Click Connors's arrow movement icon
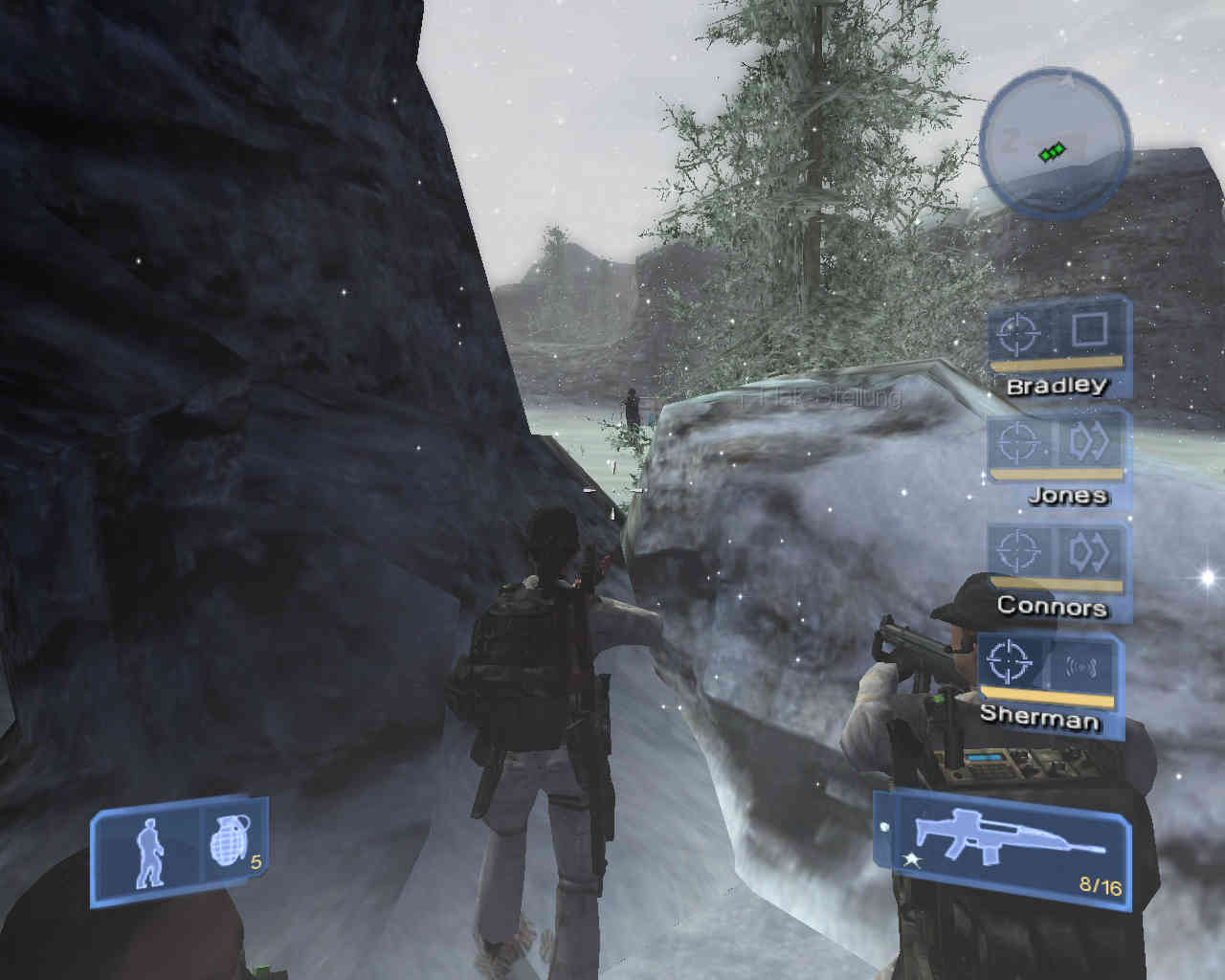This screenshot has height=980, width=1225. 1089,552
